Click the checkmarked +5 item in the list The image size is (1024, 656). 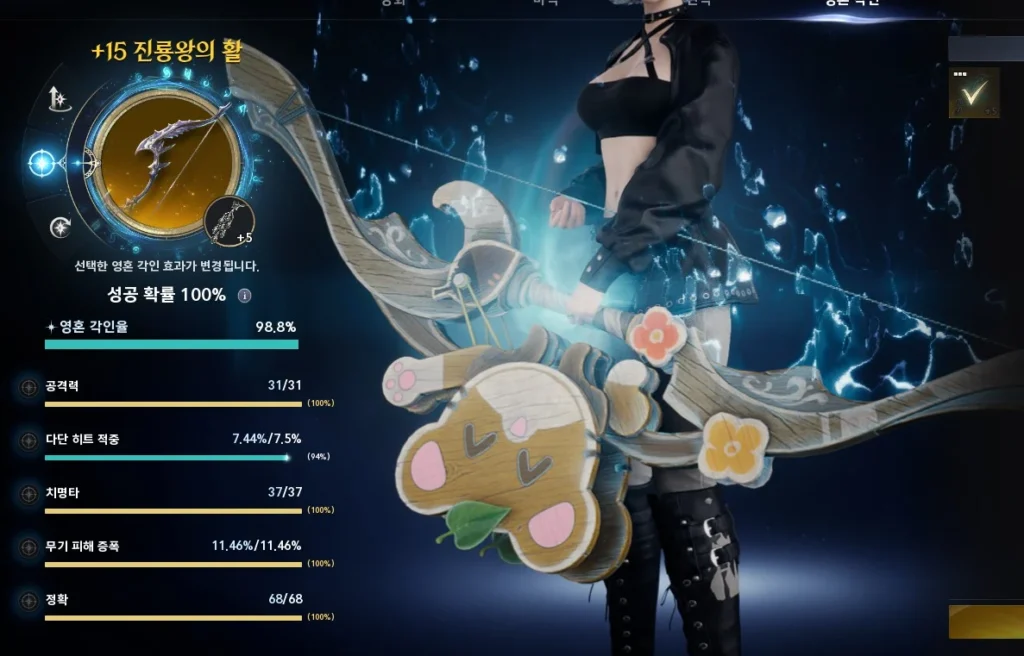[973, 93]
